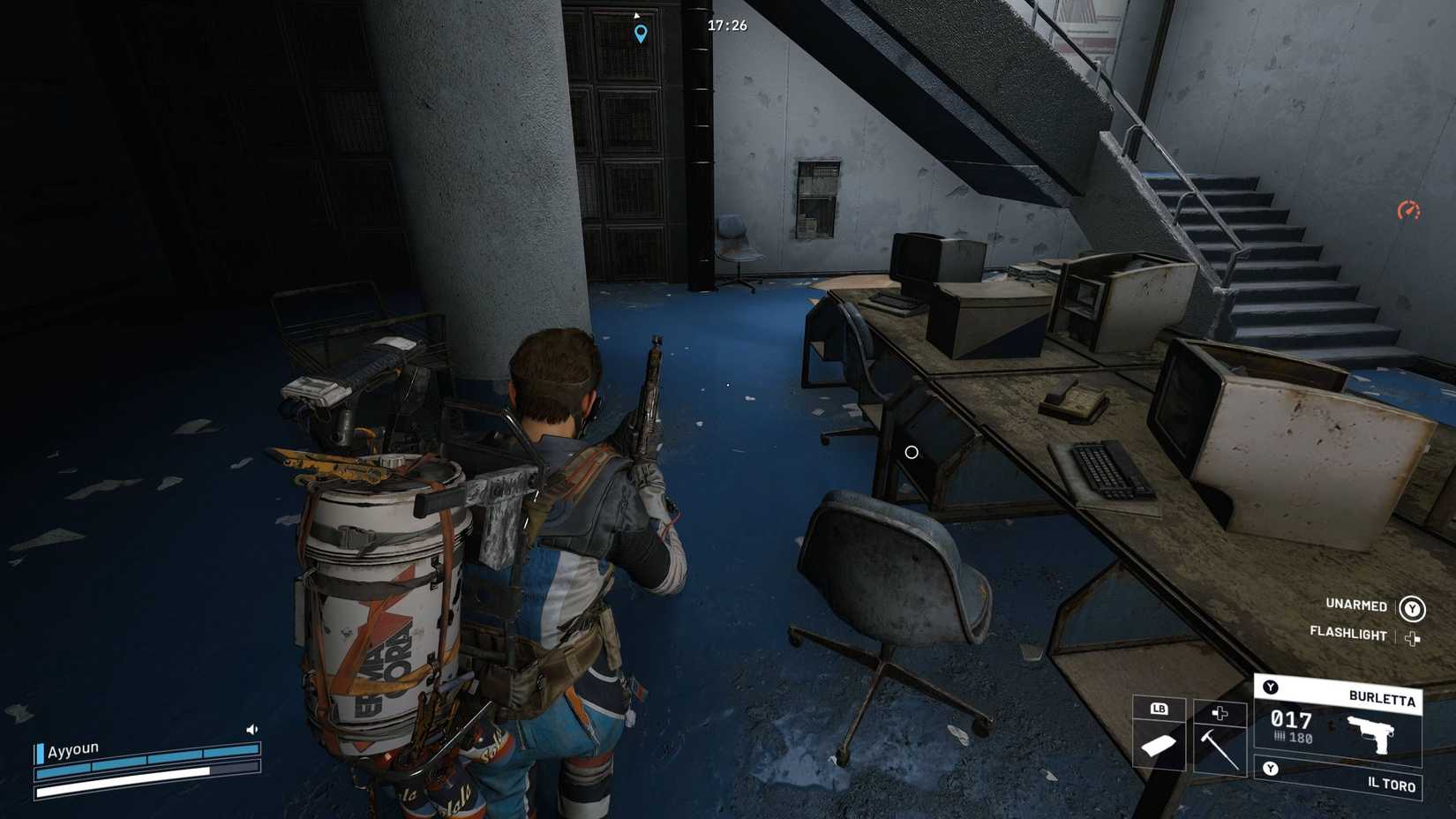The width and height of the screenshot is (1456, 819).
Task: Toggle the flashlight via its HUD entry
Action: 1348,632
